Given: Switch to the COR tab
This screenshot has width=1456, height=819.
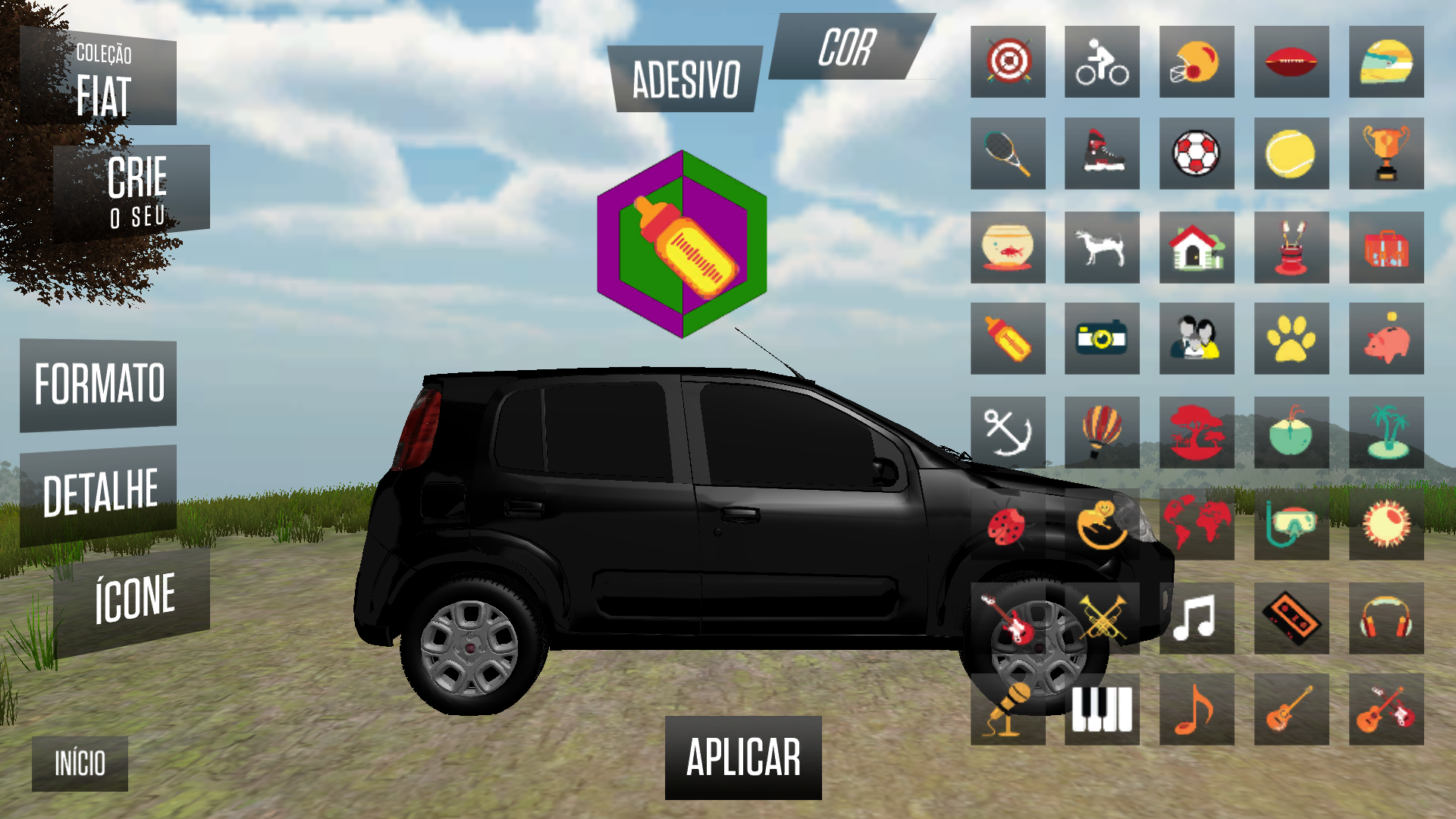Looking at the screenshot, I should [848, 48].
